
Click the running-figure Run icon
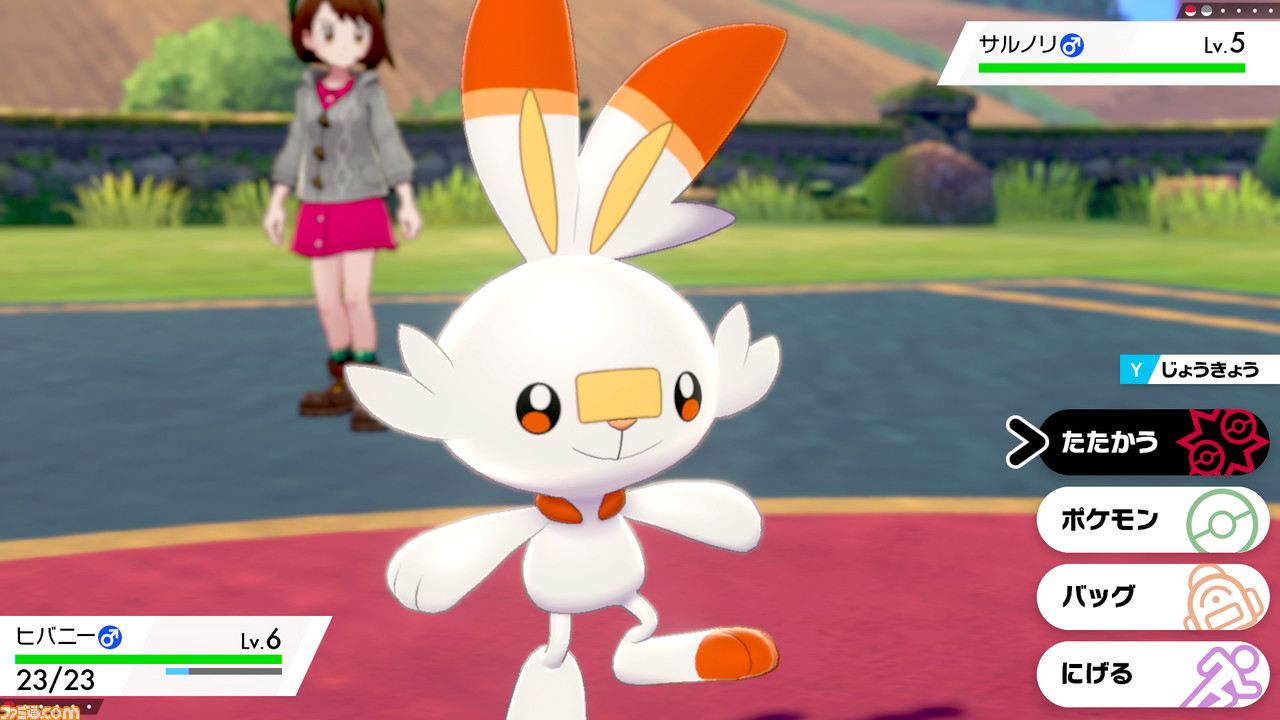(x=1222, y=673)
